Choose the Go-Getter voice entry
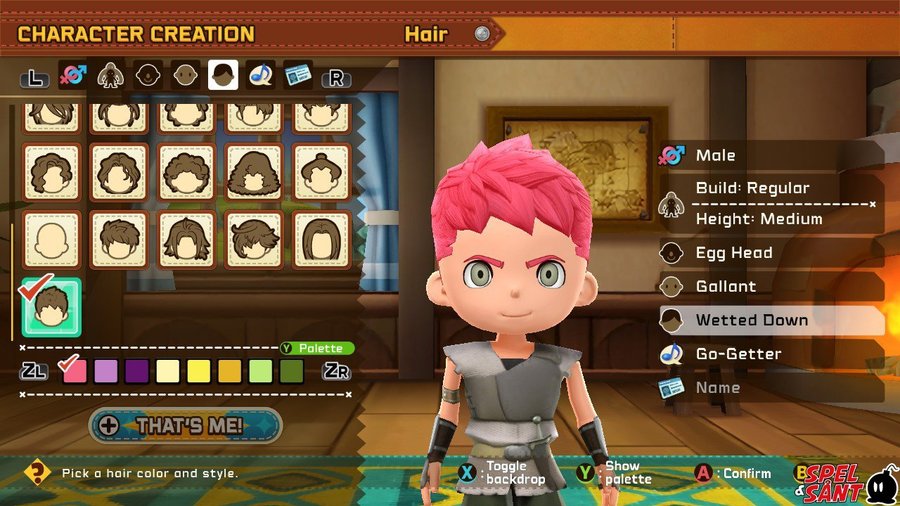The image size is (900, 506). [738, 354]
